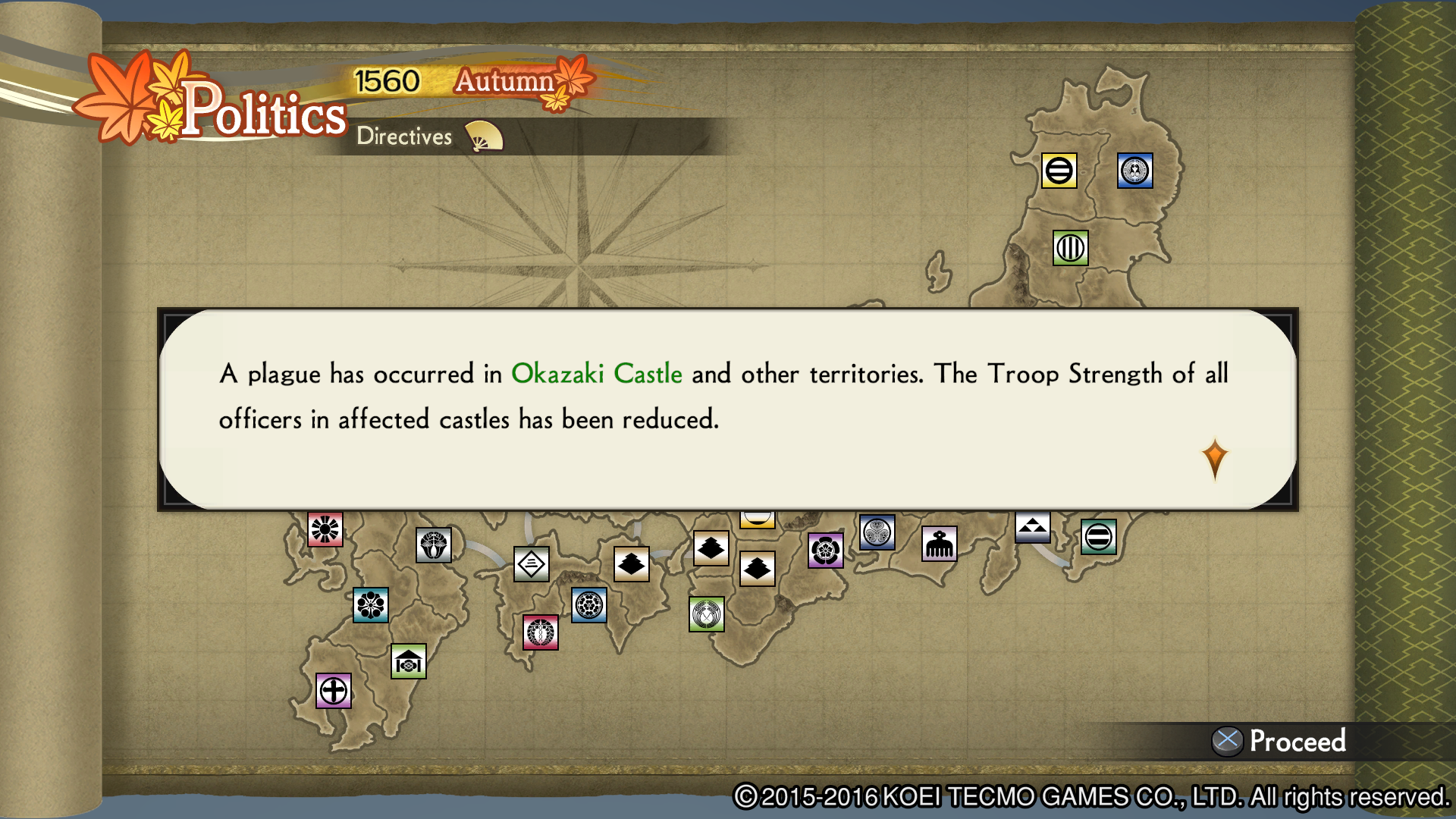Select the green shrine-gate crest in southern Kyushu
The width and height of the screenshot is (1456, 819).
407,661
